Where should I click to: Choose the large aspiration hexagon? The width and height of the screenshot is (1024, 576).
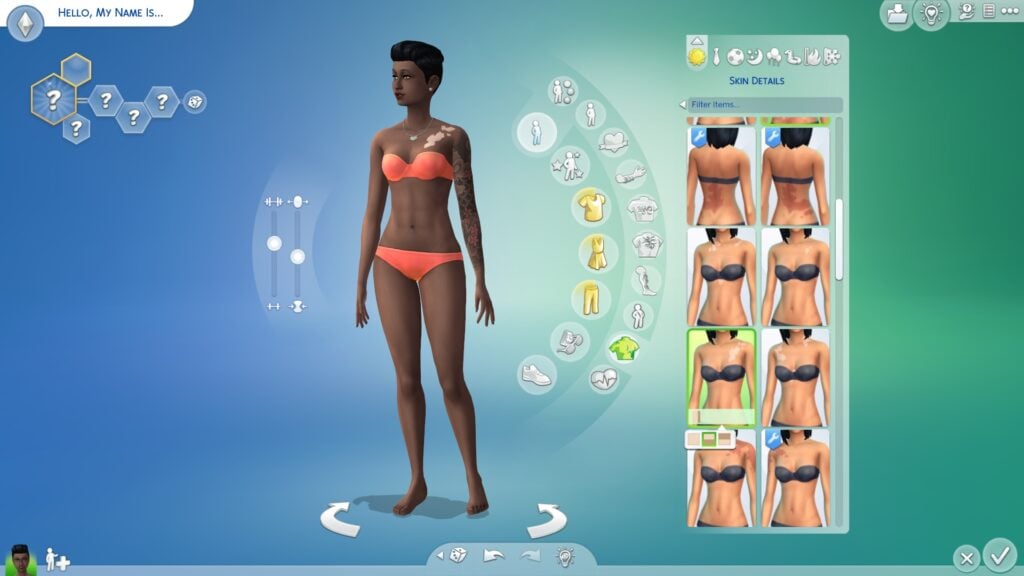(x=54, y=99)
